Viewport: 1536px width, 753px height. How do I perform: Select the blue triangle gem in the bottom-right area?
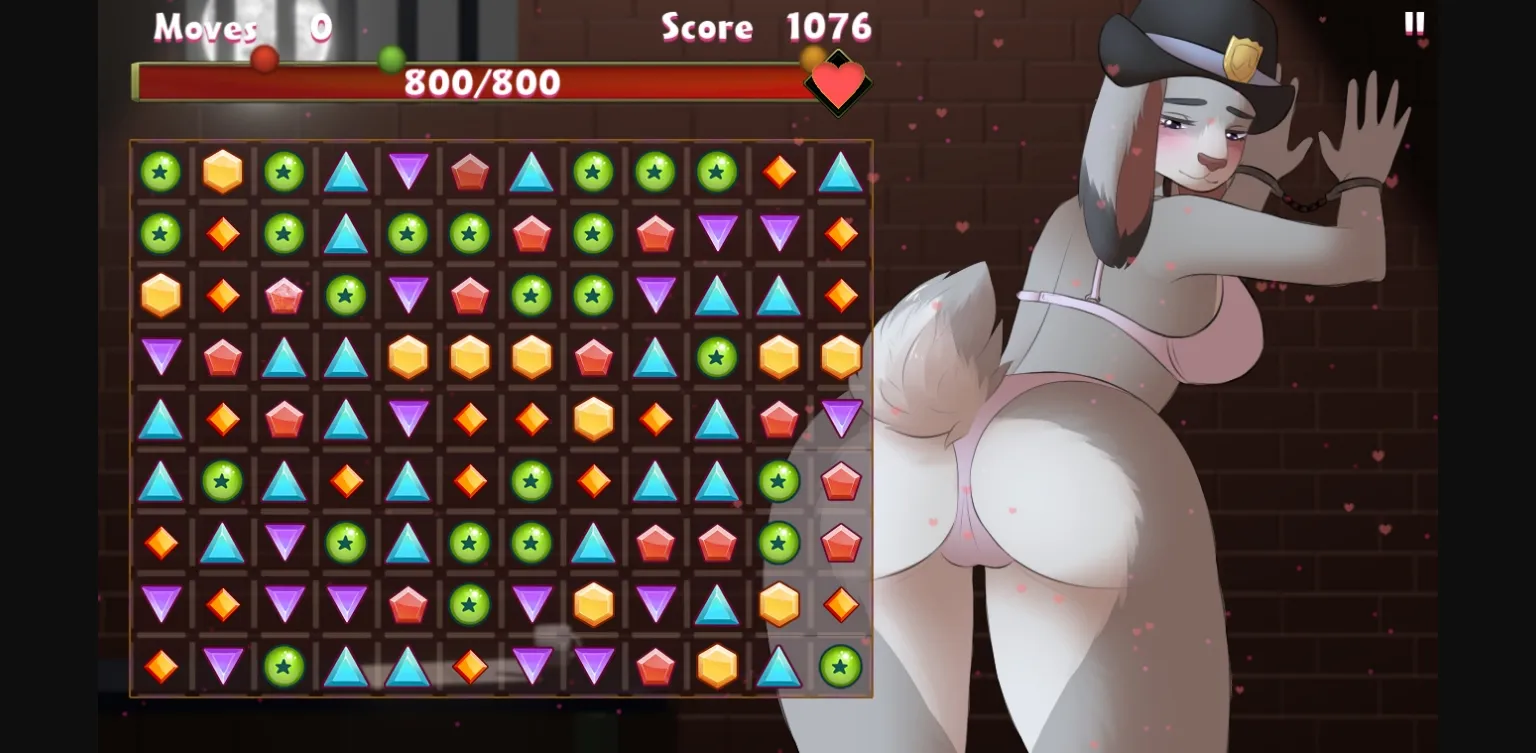pyautogui.click(x=778, y=666)
